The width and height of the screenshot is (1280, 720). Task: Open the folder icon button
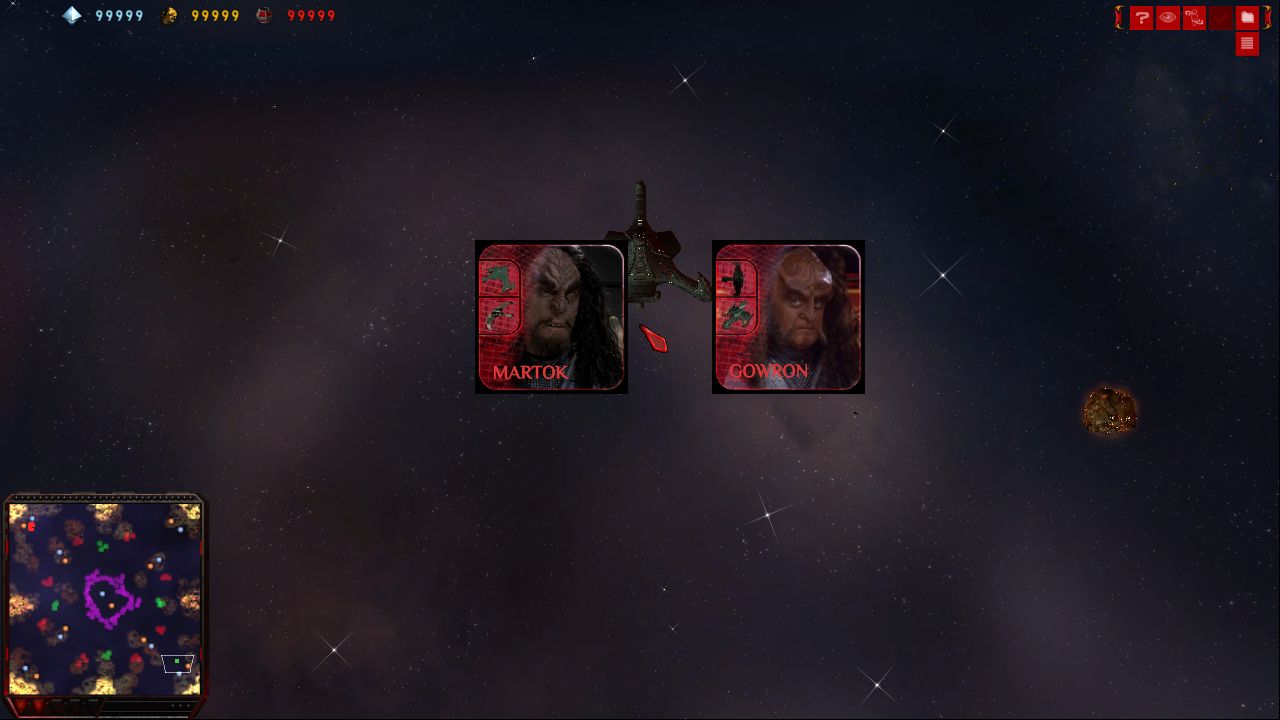click(x=1247, y=18)
